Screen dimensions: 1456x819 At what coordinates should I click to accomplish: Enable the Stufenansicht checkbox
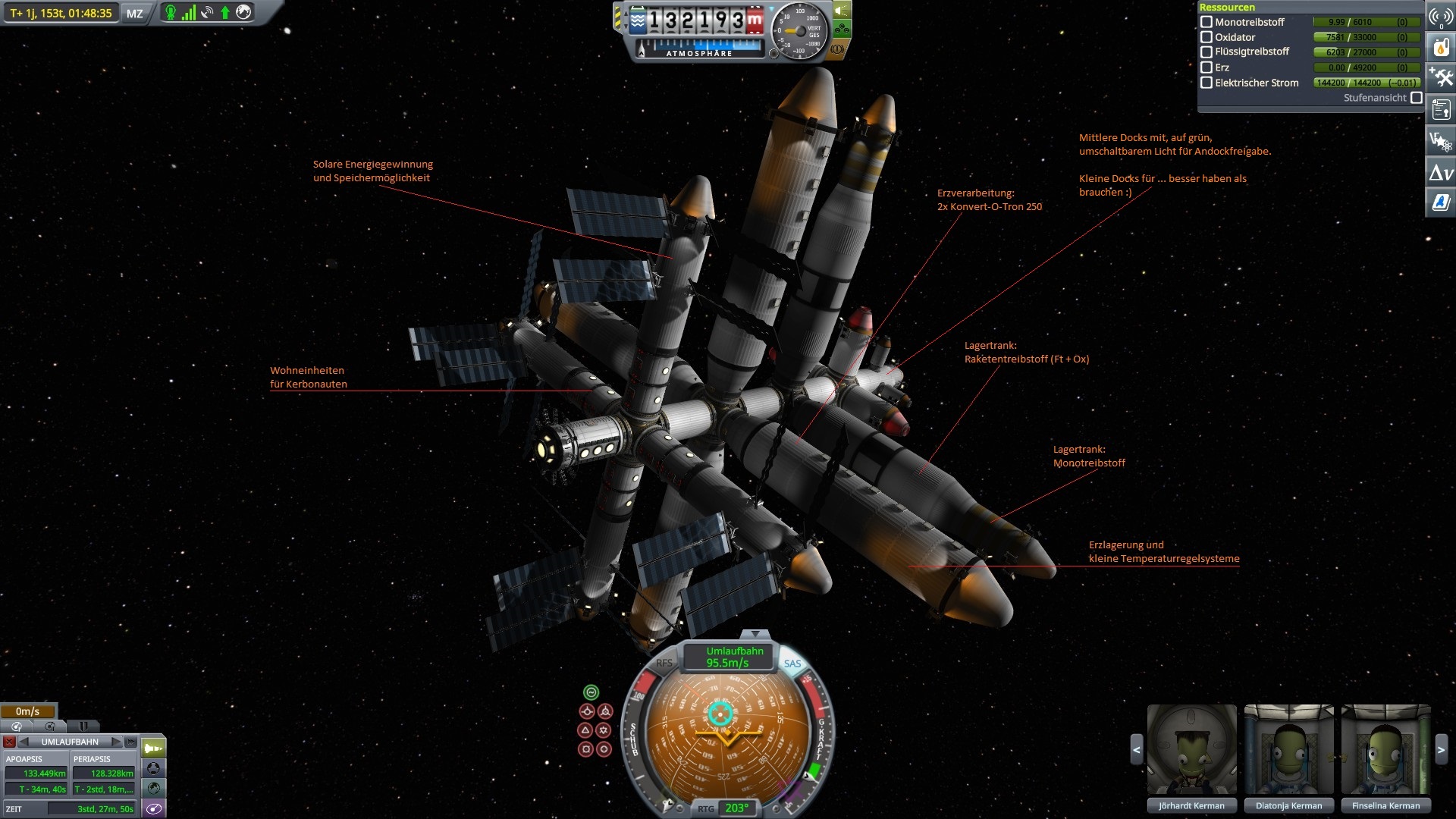1416,98
